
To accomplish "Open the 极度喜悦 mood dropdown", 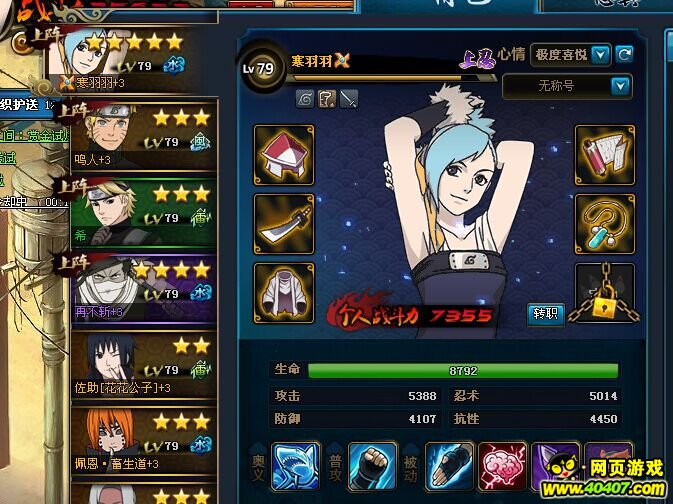I will click(571, 54).
